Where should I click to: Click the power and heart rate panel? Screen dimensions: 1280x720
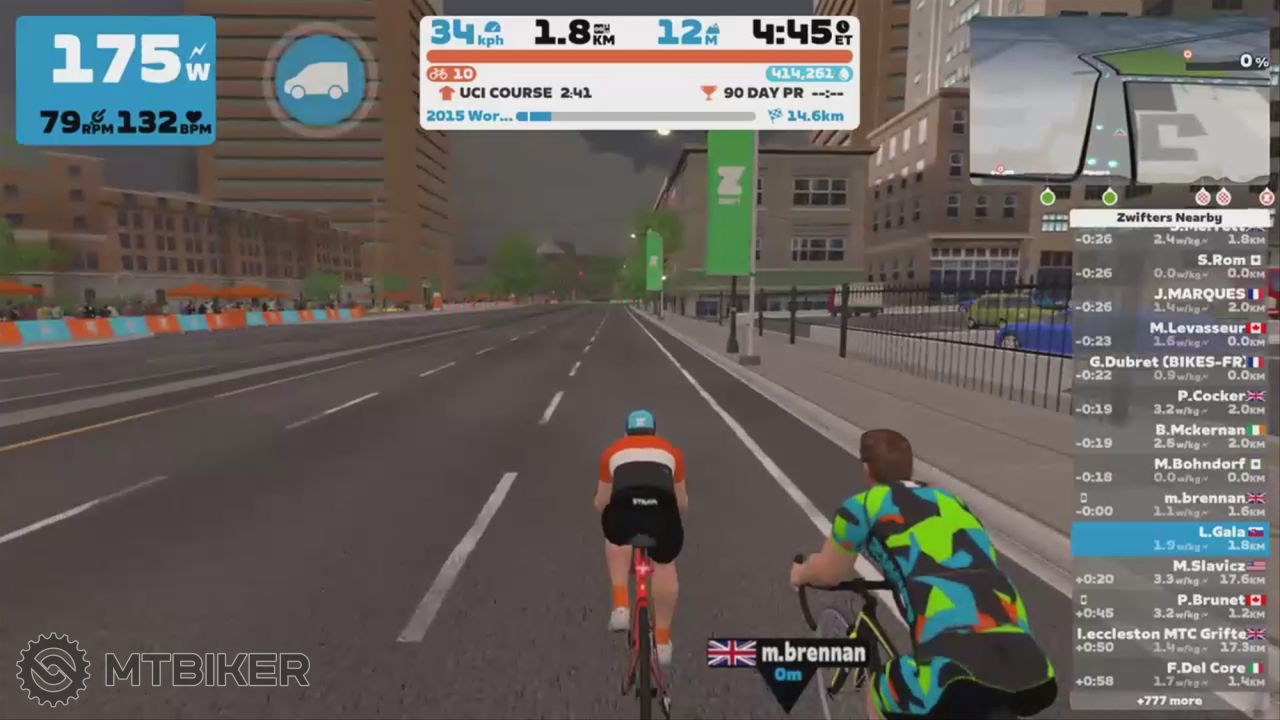[115, 80]
